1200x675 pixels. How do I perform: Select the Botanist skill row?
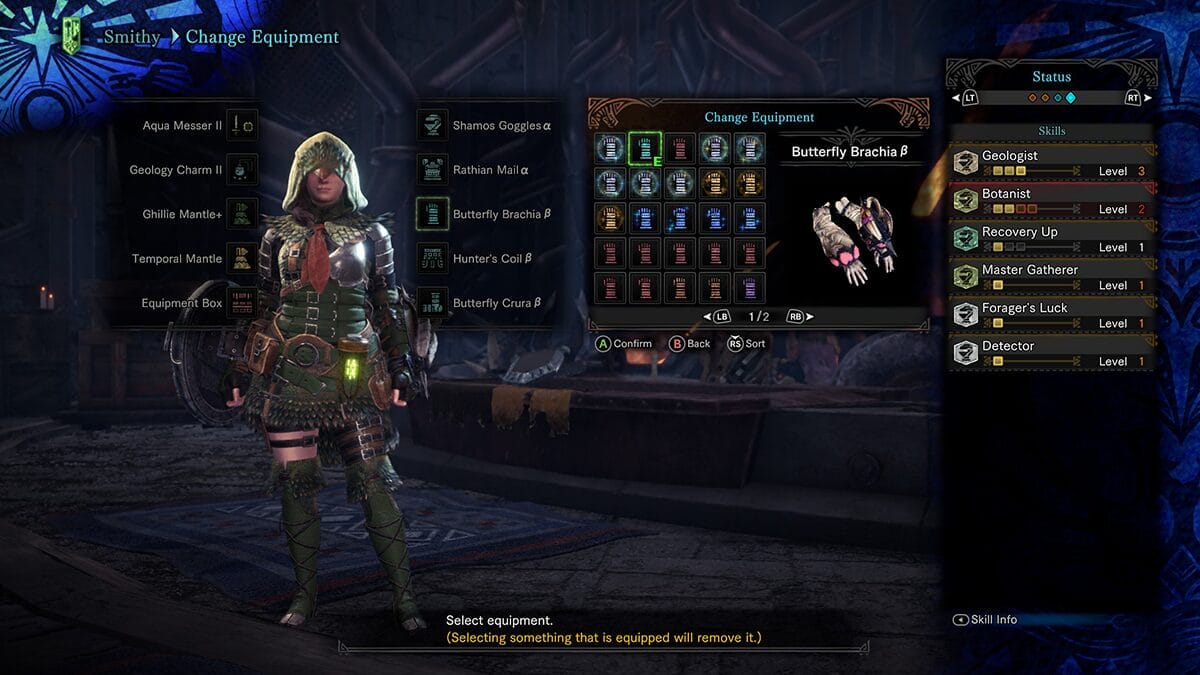pyautogui.click(x=1051, y=201)
